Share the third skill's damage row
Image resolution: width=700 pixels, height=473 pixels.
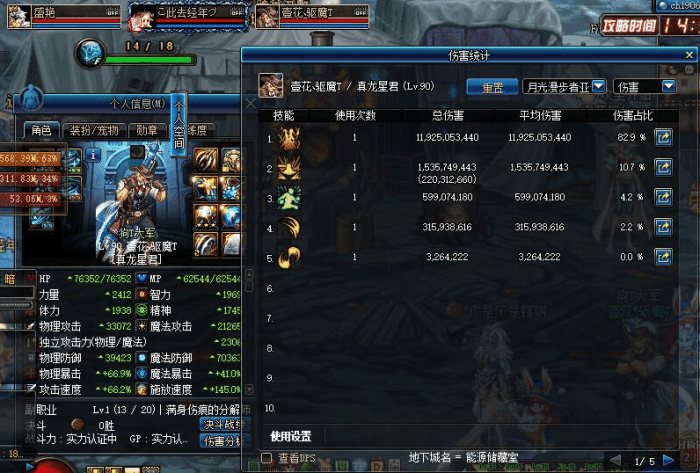662,198
